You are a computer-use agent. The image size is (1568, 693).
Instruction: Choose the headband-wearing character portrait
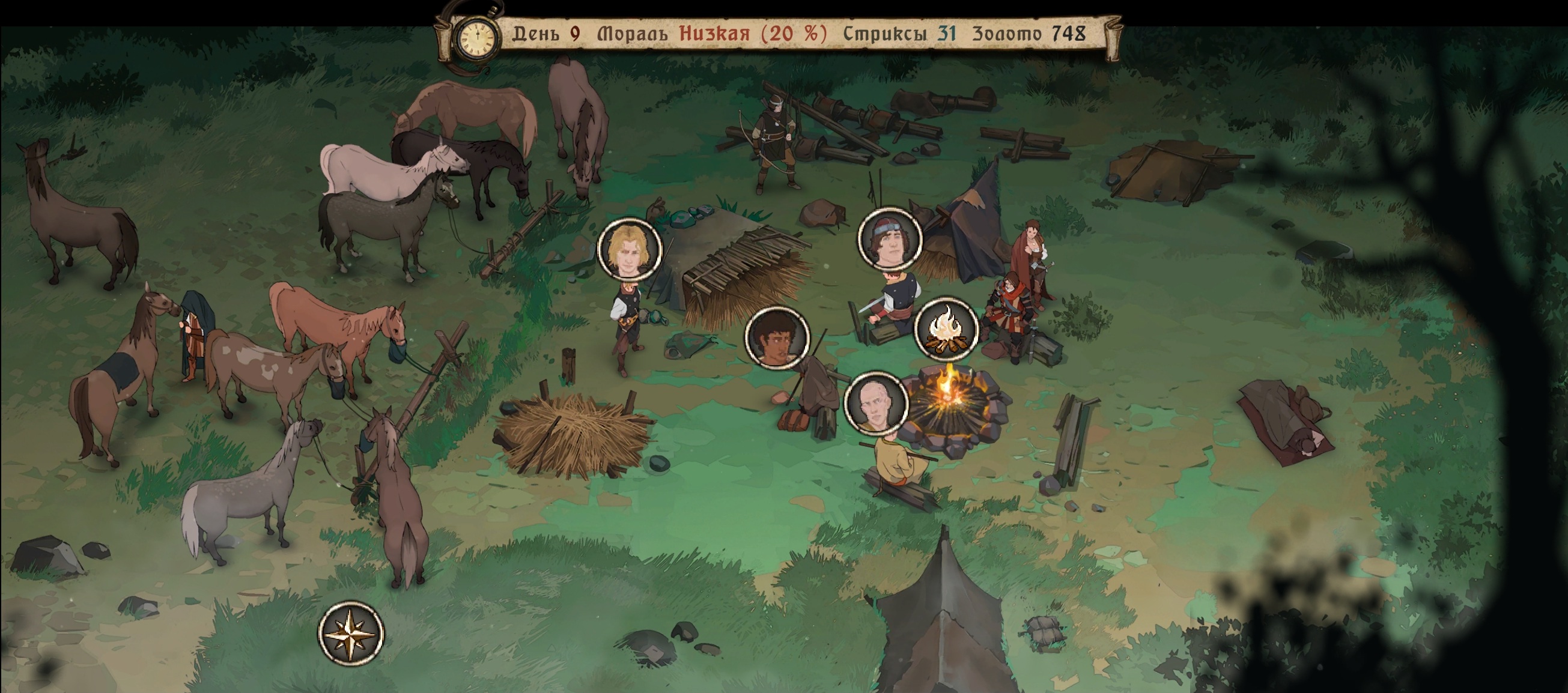pyautogui.click(x=889, y=239)
